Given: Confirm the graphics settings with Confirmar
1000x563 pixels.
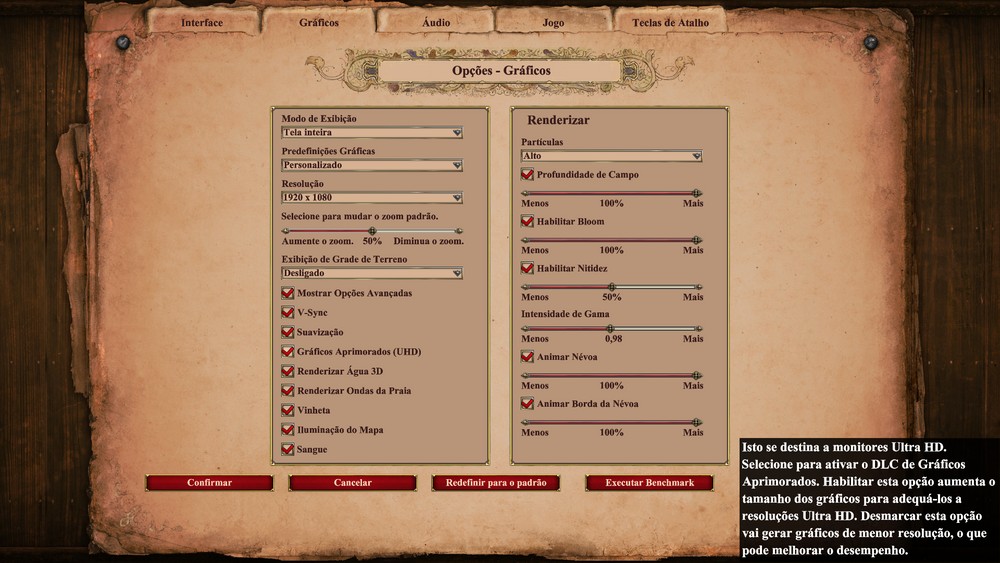Looking at the screenshot, I should (209, 483).
